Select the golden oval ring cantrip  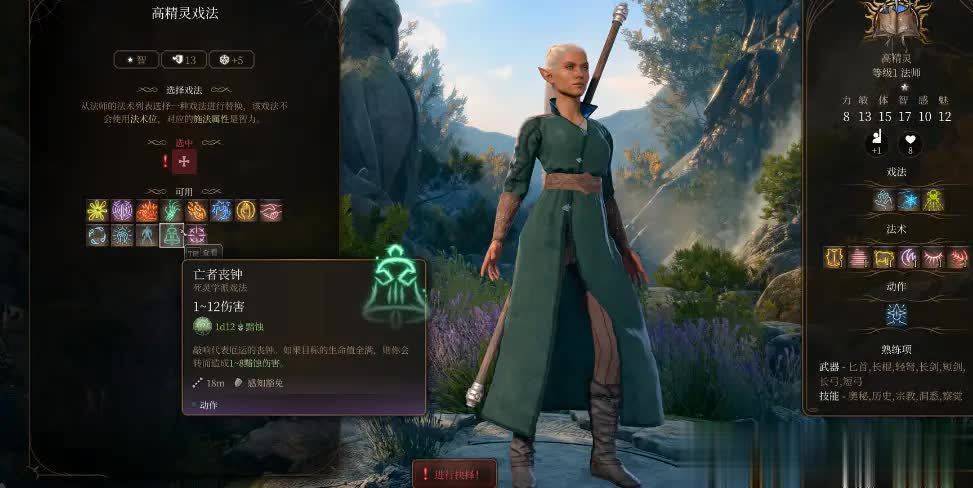246,210
